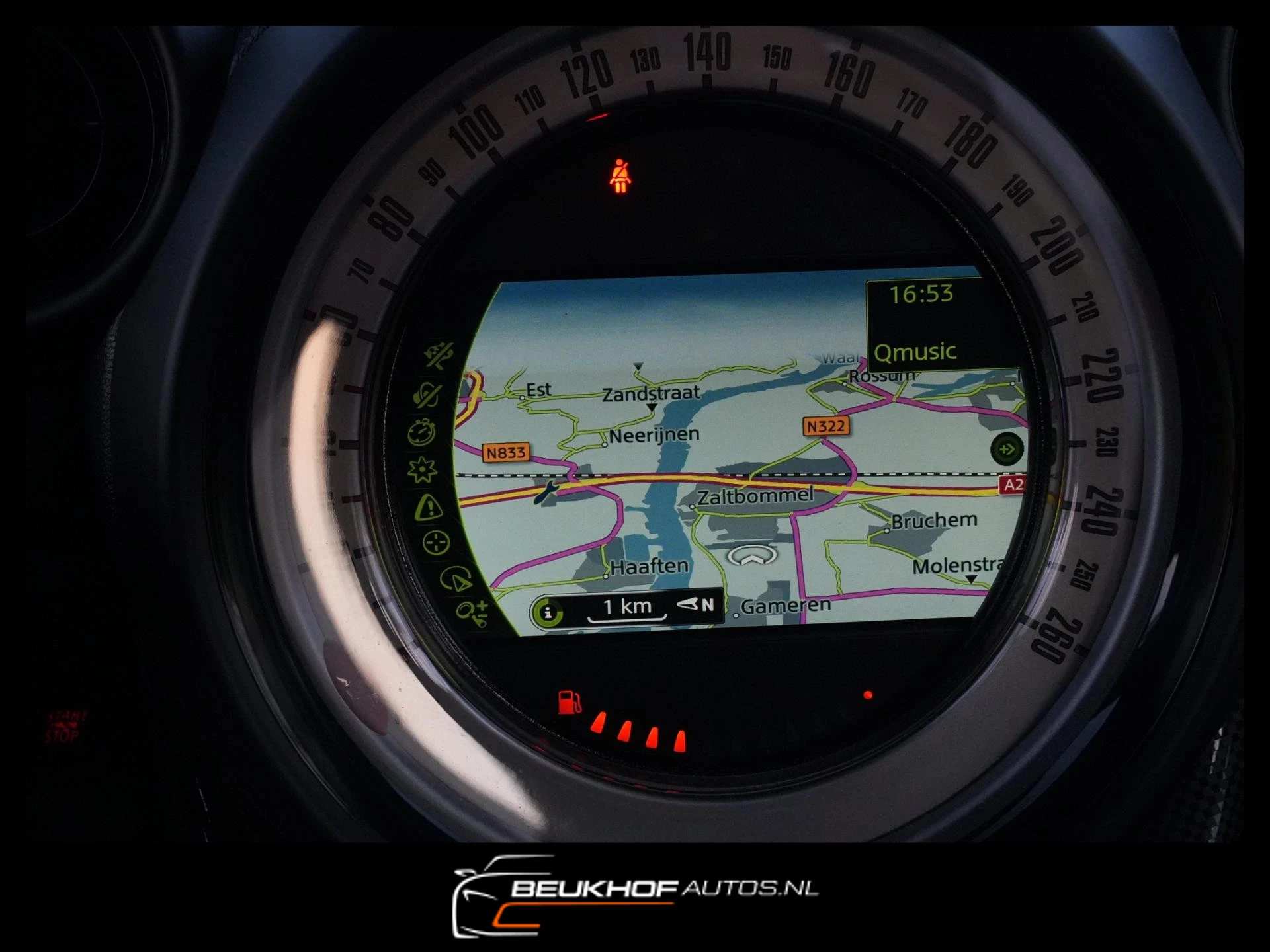Open the warning triangle traffic icon

click(429, 508)
